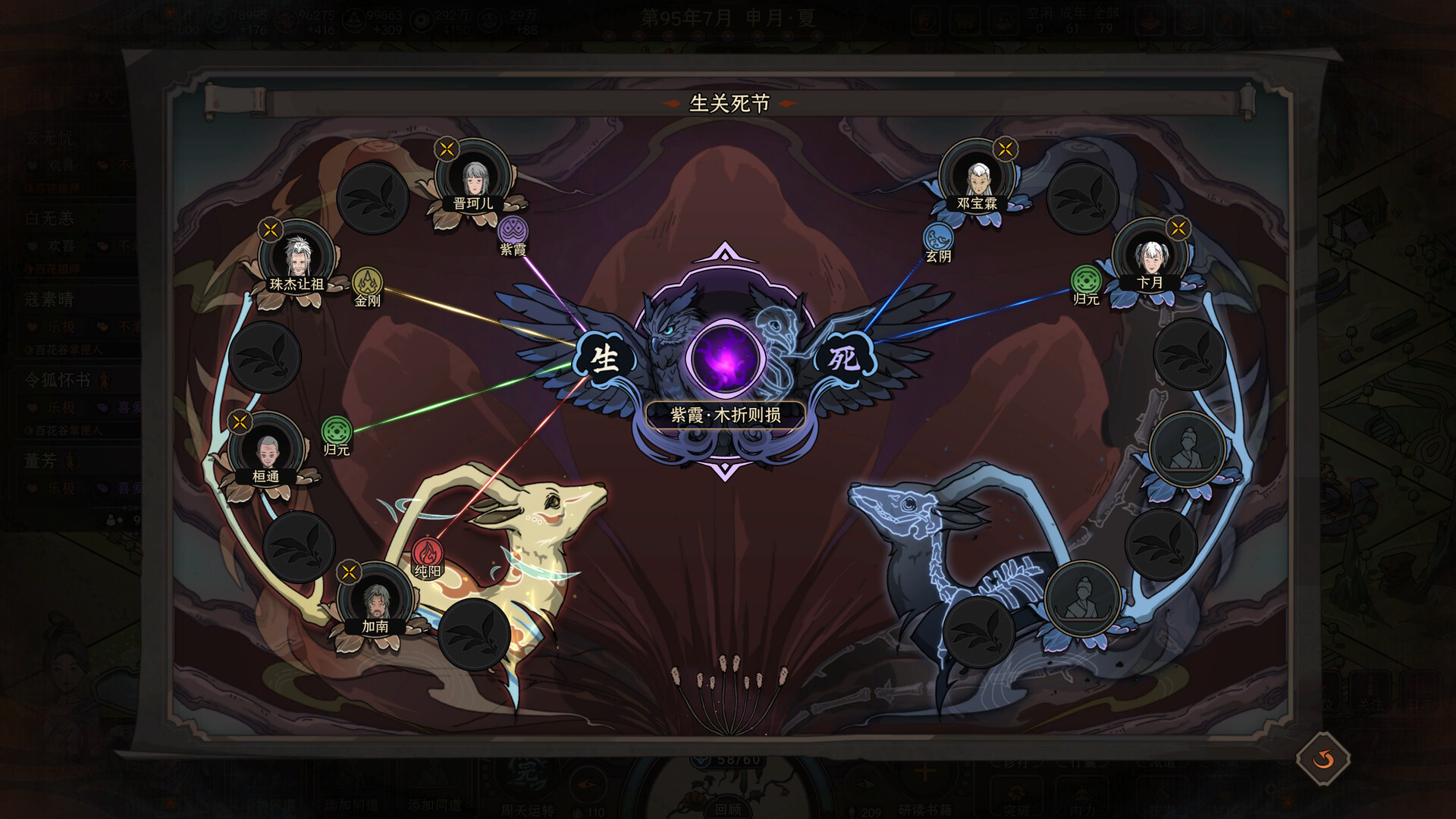
Task: Select the 邓宝霖 character portrait
Action: [977, 177]
